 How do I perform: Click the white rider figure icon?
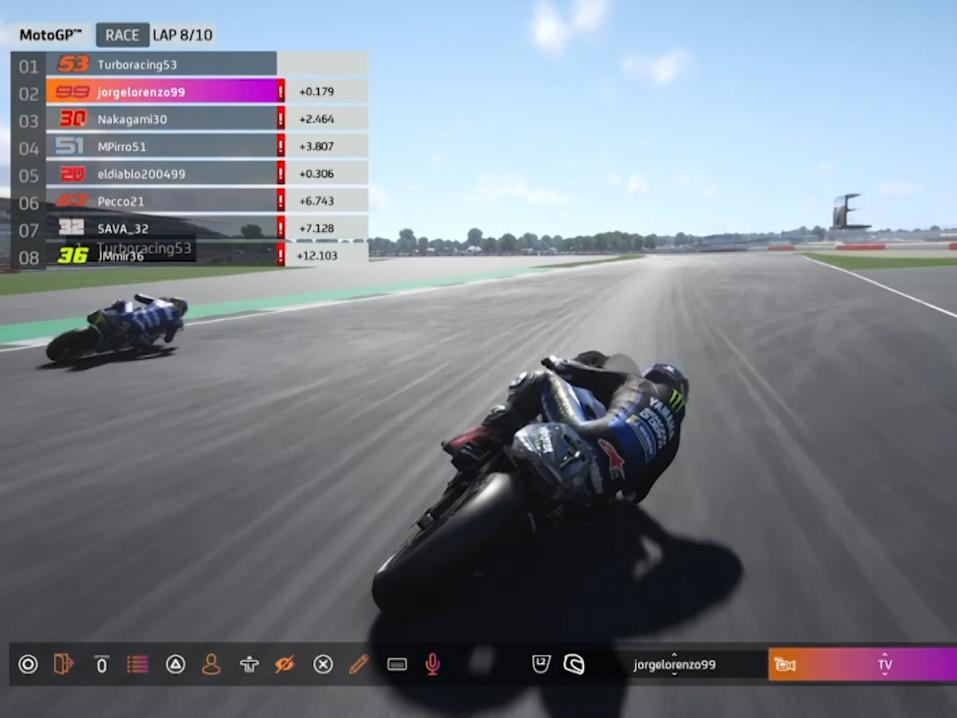[x=249, y=664]
